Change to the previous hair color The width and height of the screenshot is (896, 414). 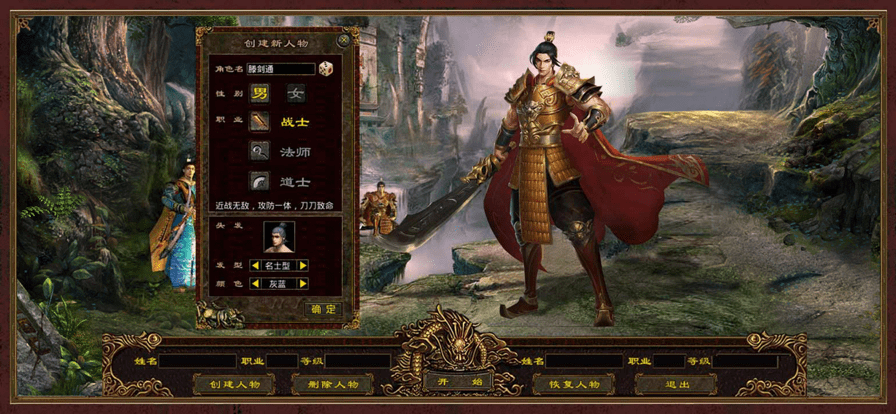point(255,284)
